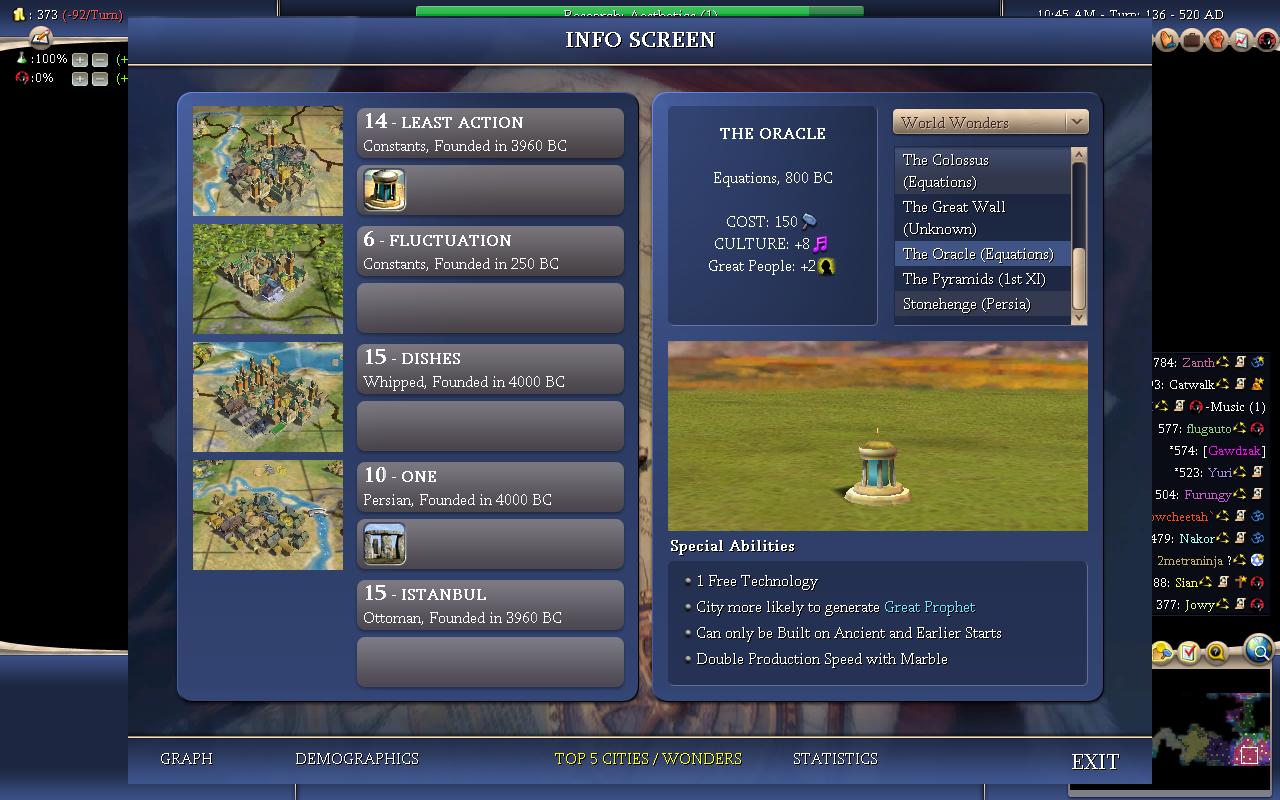Screen dimensions: 1280x800
Task: Pick Stonehenge from the wonder list
Action: click(966, 304)
